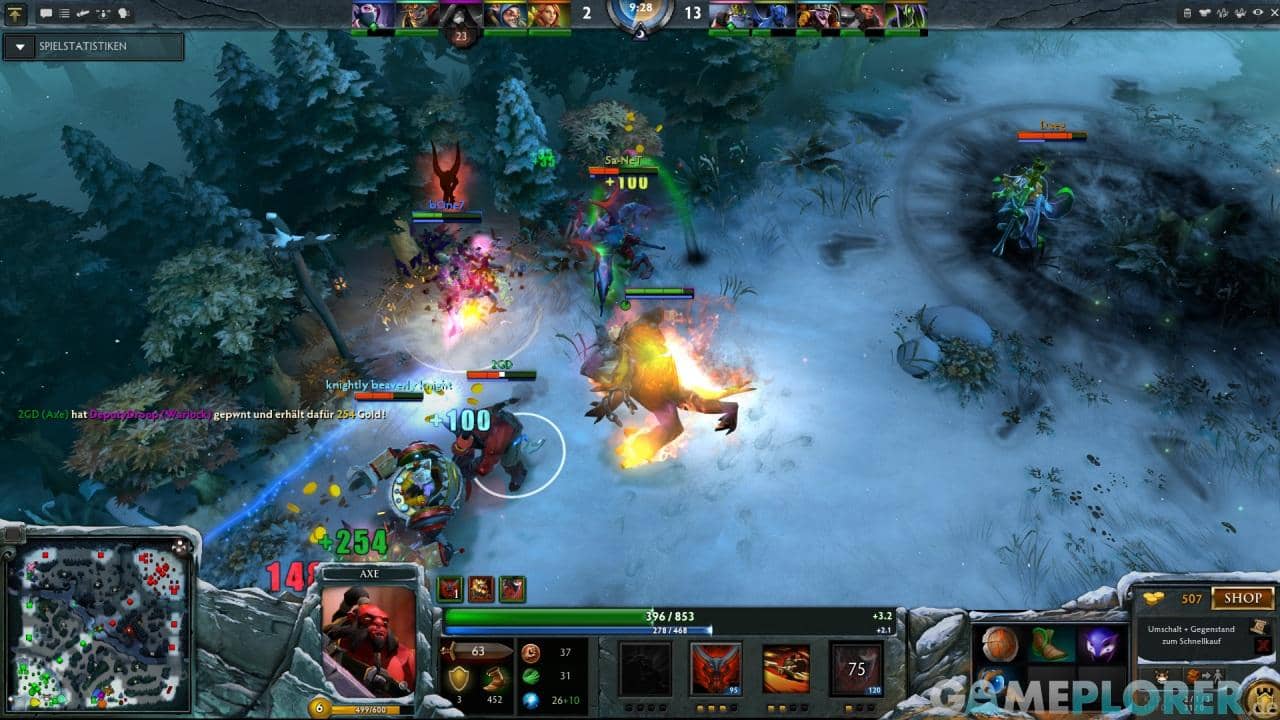Click the courier icon below the quickbuy panel
1280x720 pixels.
click(1162, 675)
